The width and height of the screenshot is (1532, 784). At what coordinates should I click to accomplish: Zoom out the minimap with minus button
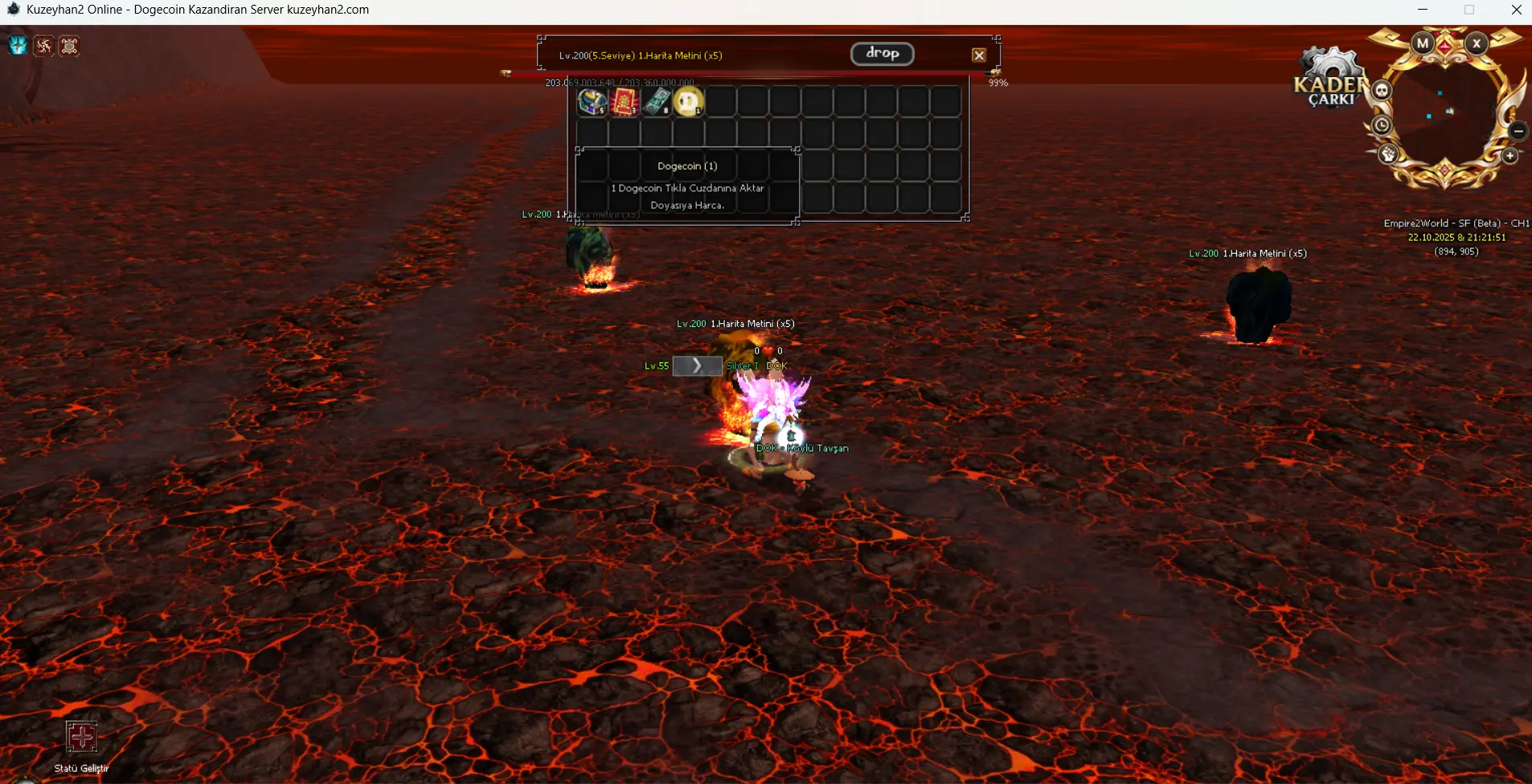click(x=1518, y=130)
